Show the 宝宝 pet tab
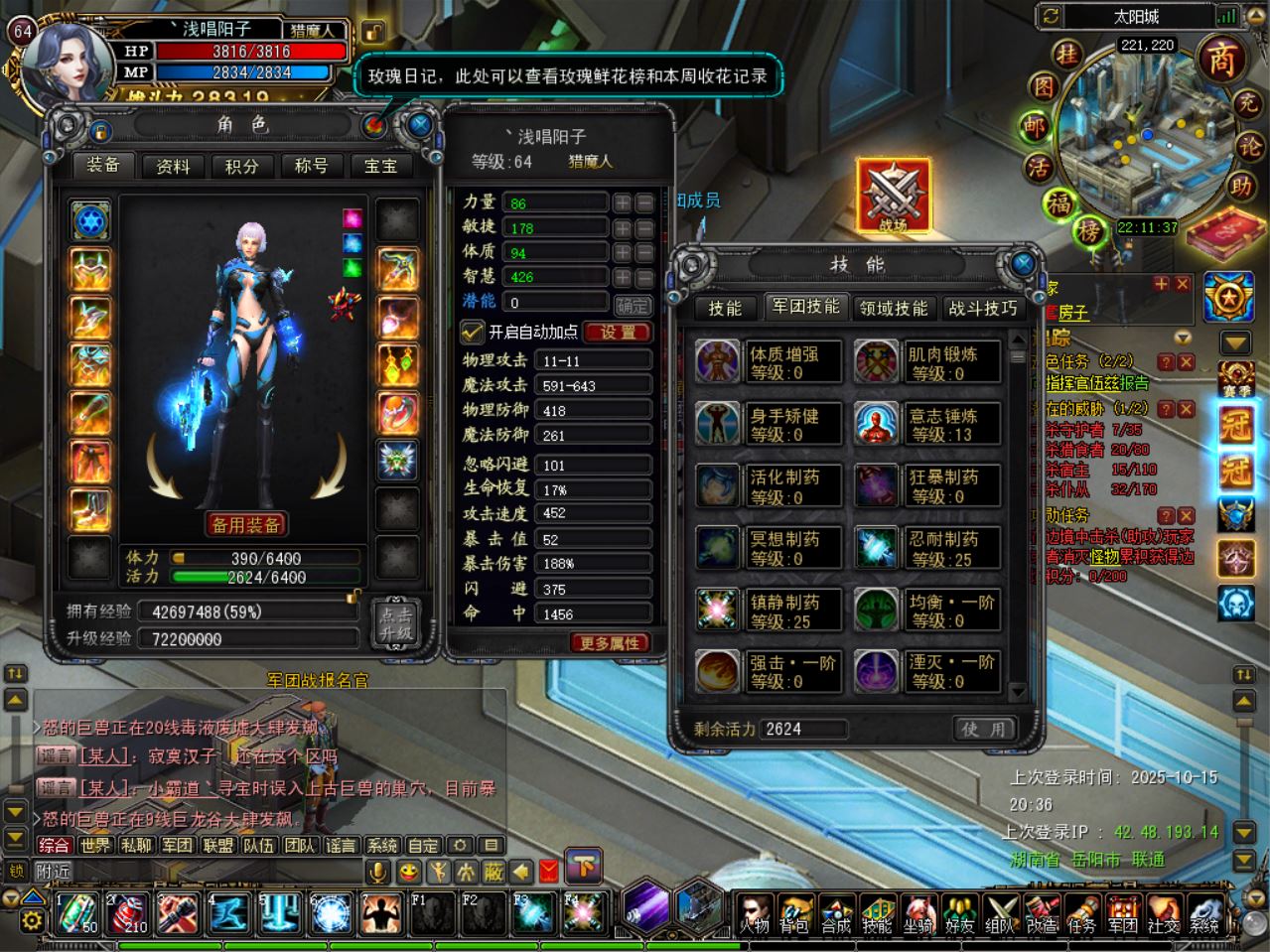1270x952 pixels. pos(380,166)
